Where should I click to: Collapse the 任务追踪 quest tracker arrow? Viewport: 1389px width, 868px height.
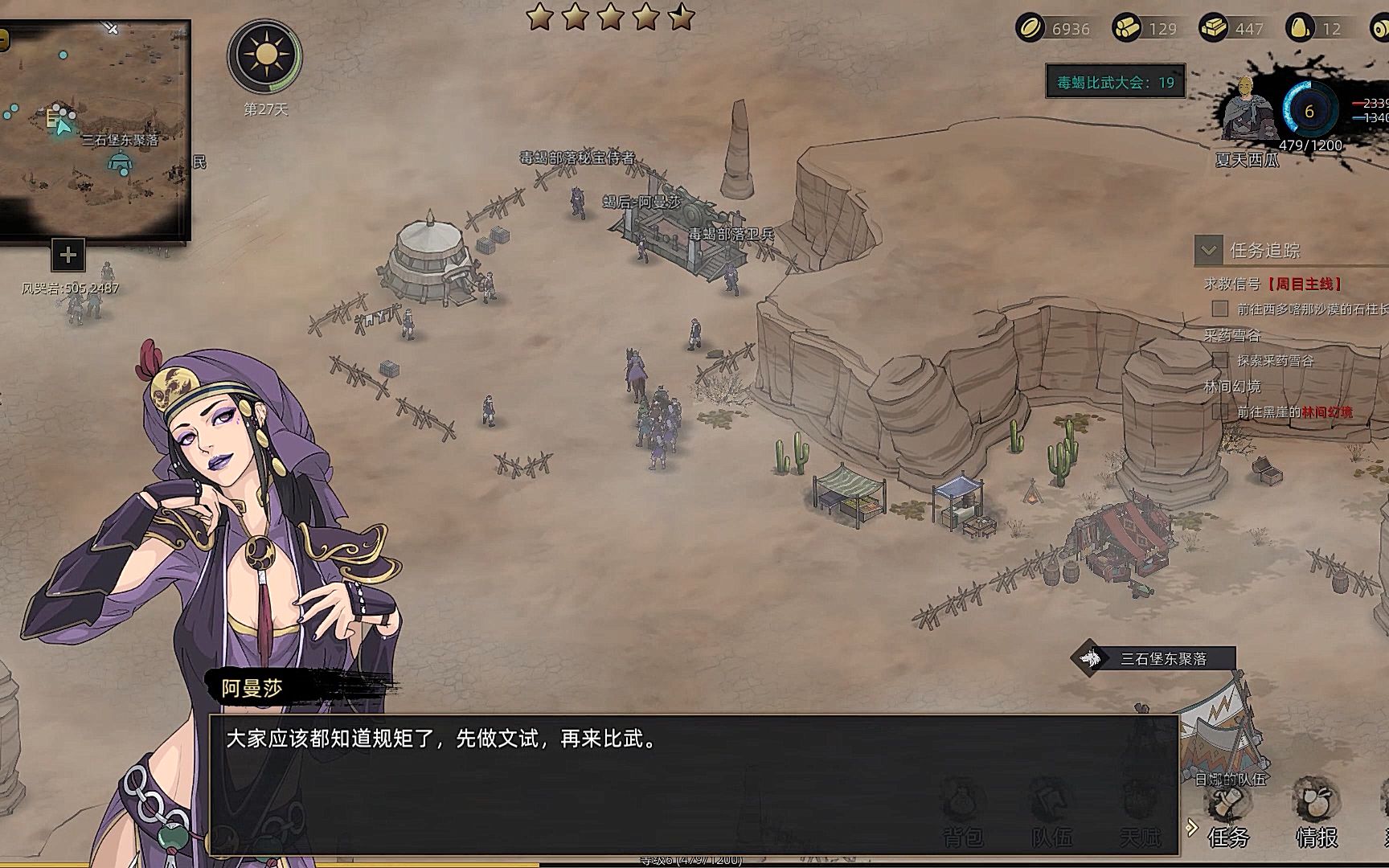[x=1208, y=250]
